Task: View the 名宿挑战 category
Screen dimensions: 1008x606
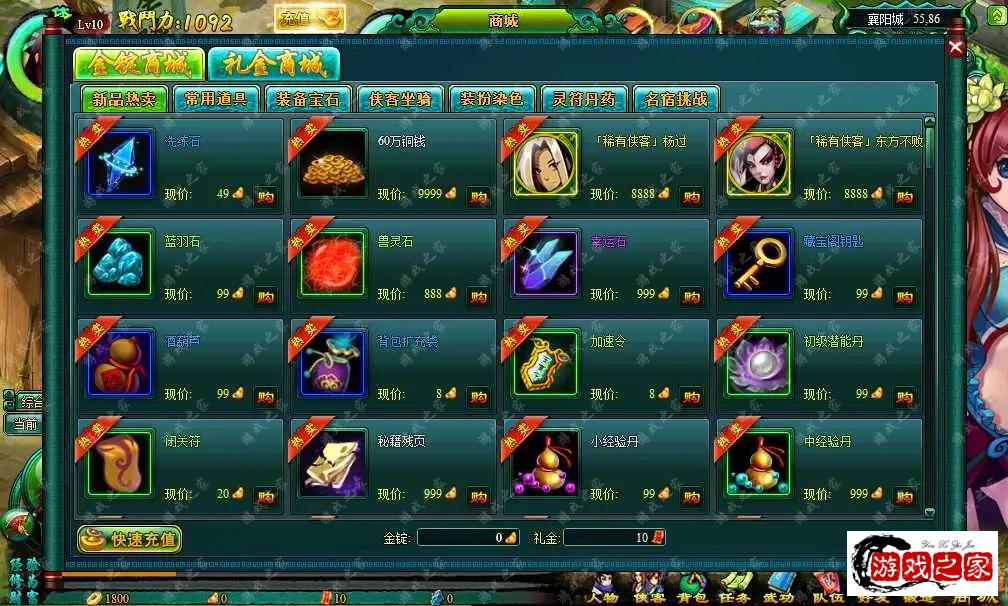Action: [x=676, y=99]
